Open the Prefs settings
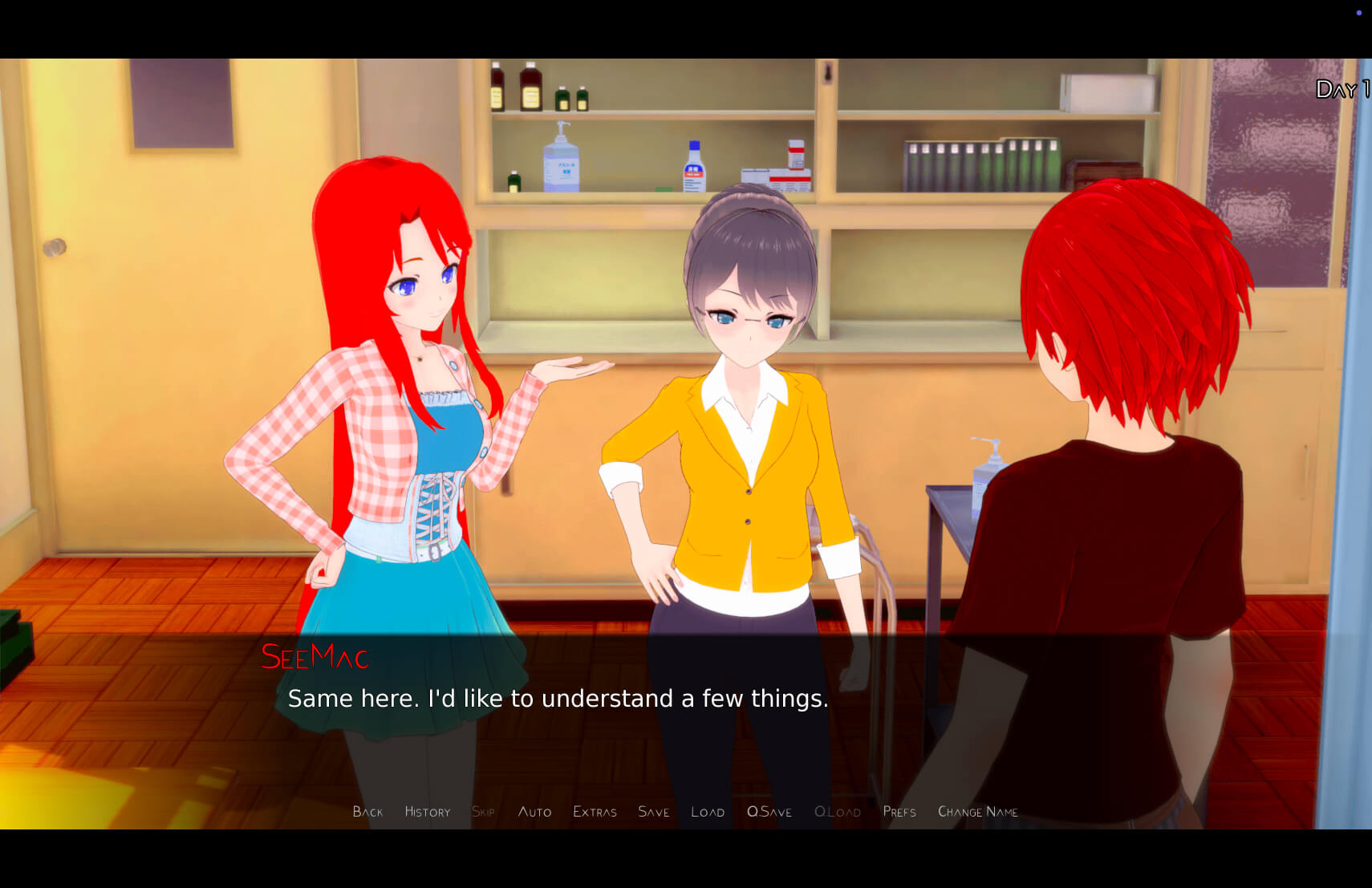This screenshot has height=888, width=1372. click(x=899, y=812)
